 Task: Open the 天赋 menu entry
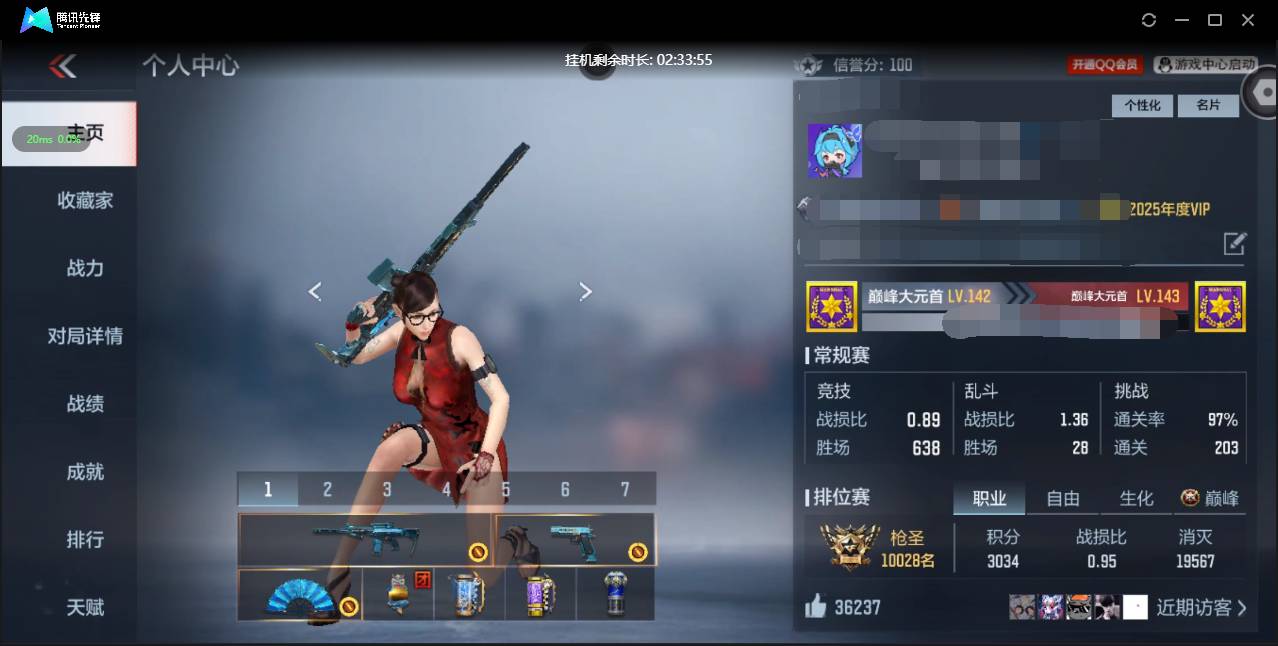[x=85, y=607]
